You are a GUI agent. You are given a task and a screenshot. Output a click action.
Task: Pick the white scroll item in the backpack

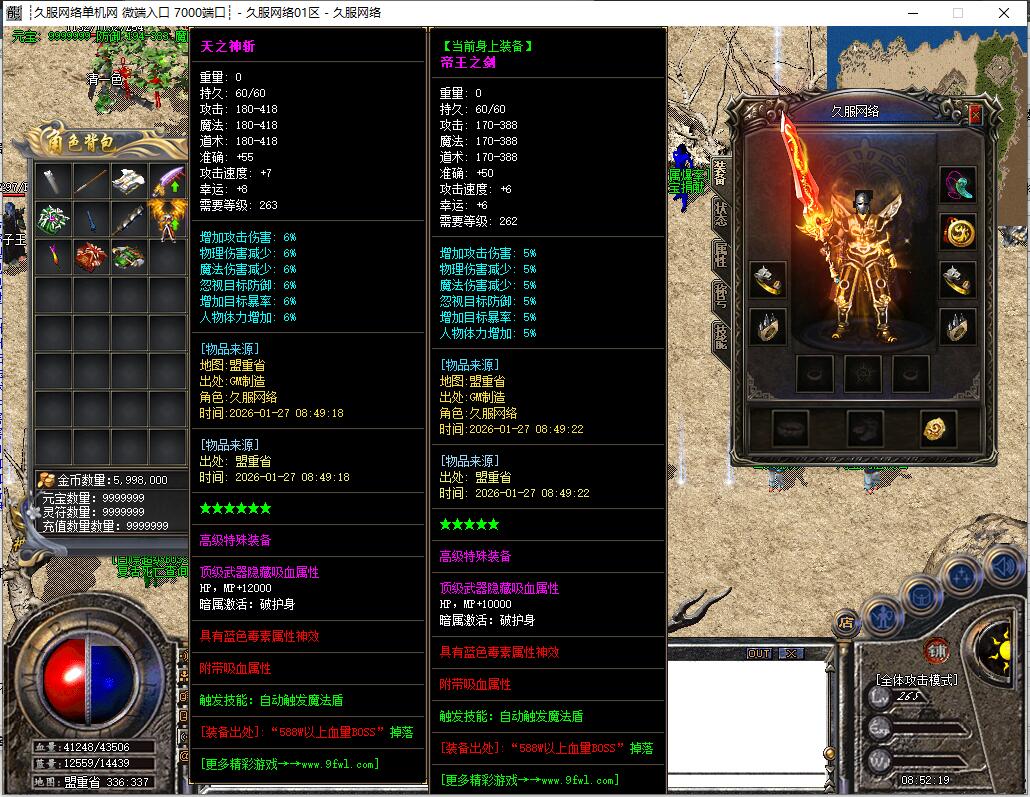pyautogui.click(x=128, y=182)
